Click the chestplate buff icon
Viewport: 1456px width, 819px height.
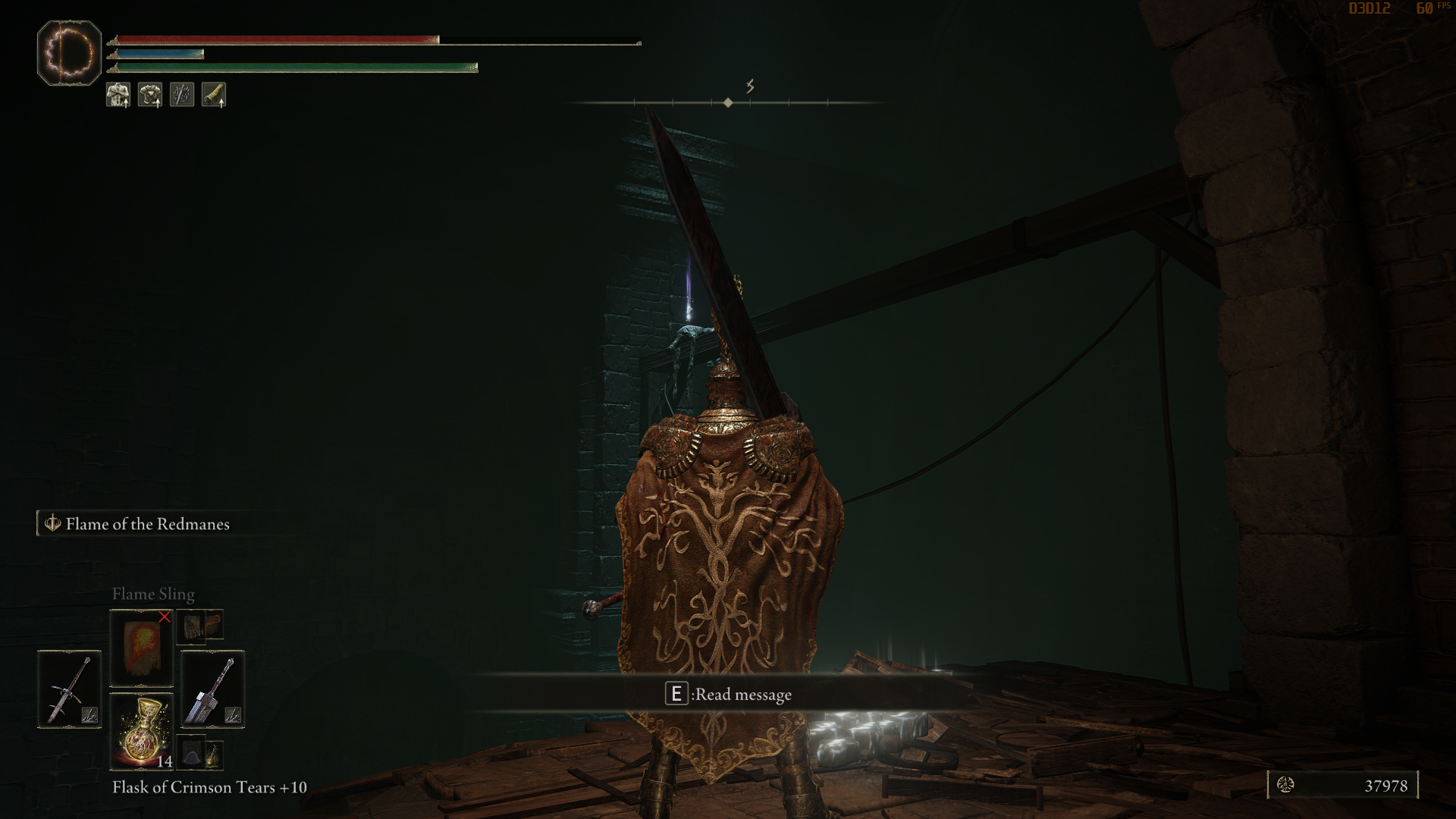click(150, 94)
